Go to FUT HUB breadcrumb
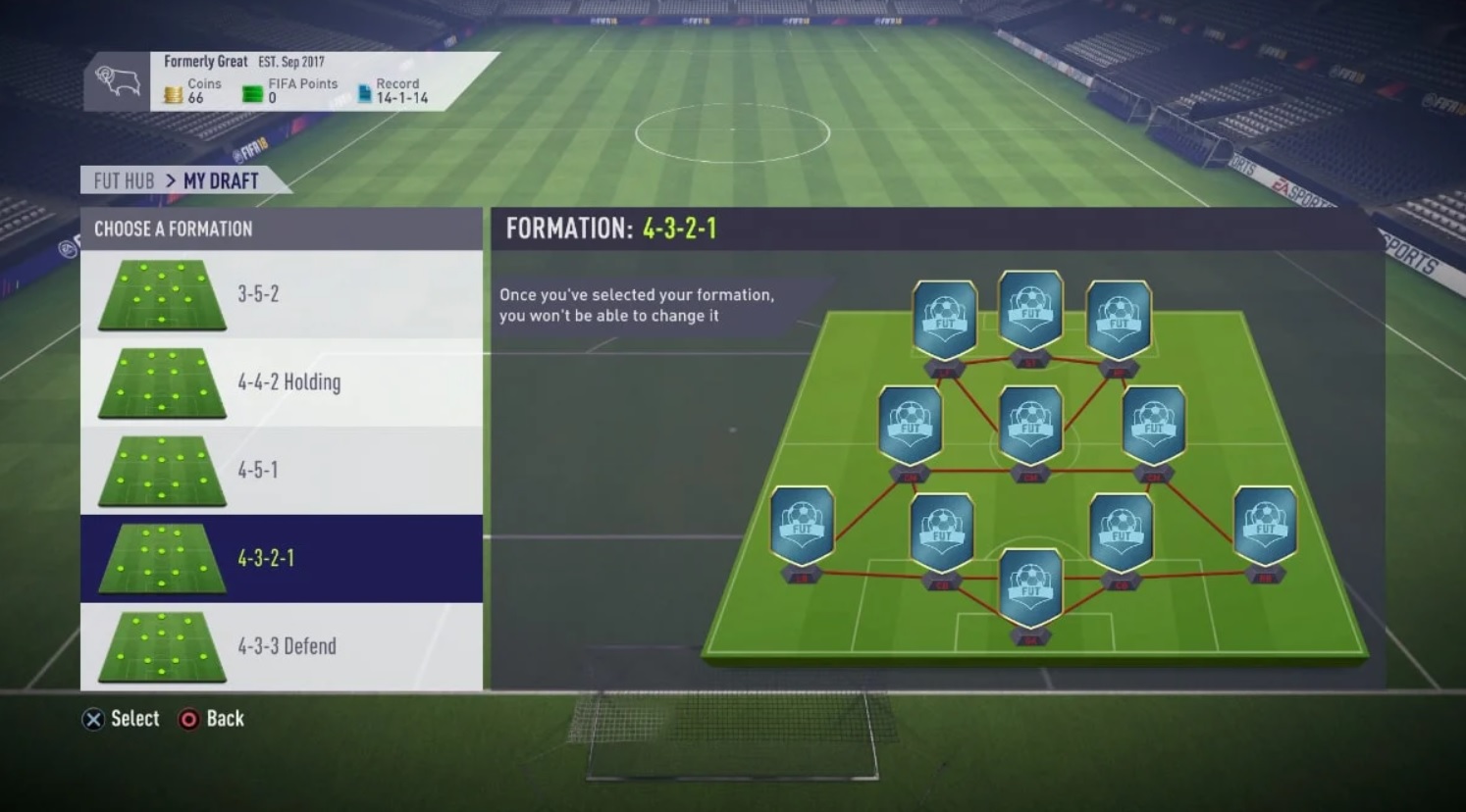Screen dimensions: 1466x812 point(124,181)
